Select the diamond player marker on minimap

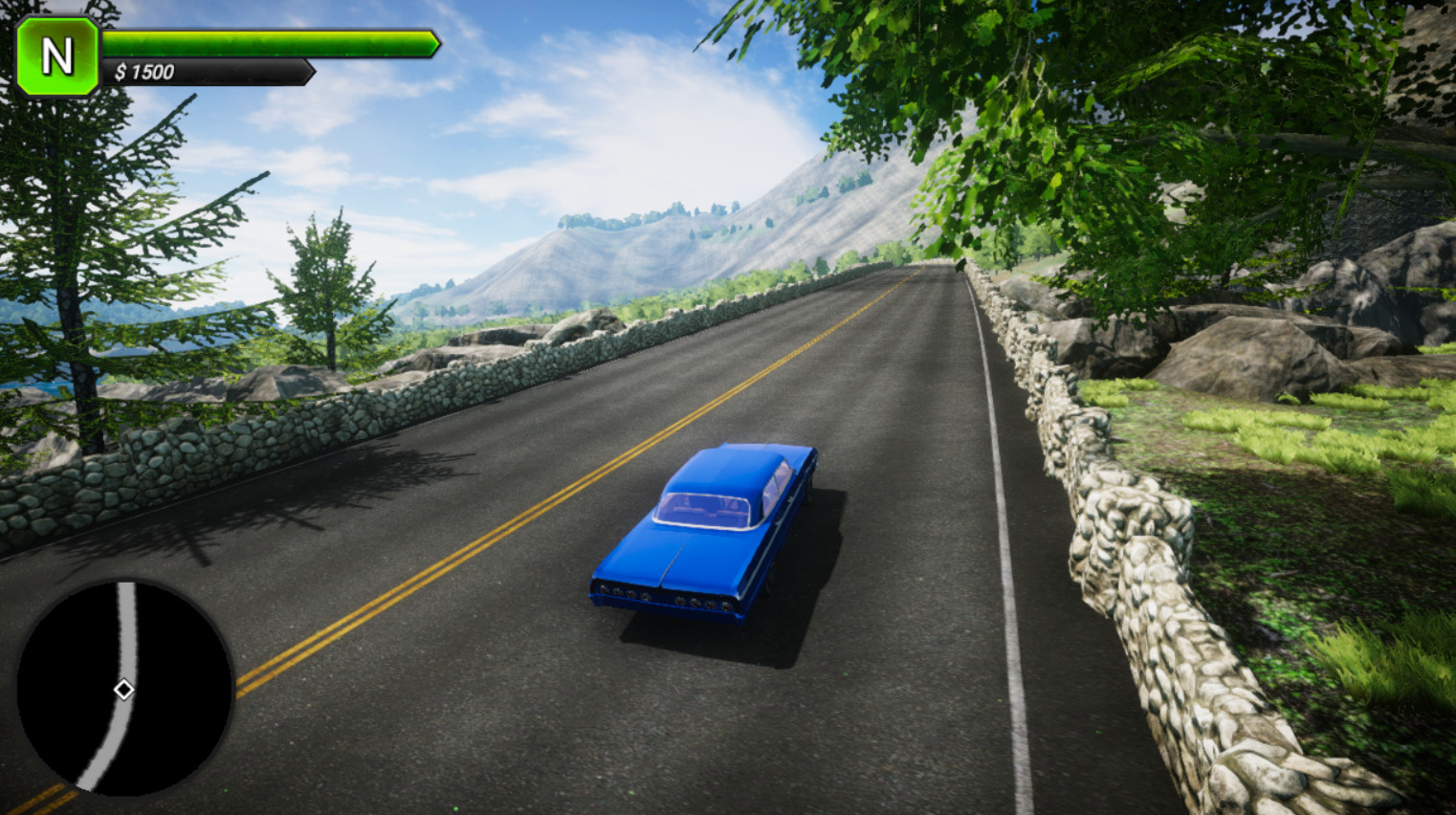(123, 690)
